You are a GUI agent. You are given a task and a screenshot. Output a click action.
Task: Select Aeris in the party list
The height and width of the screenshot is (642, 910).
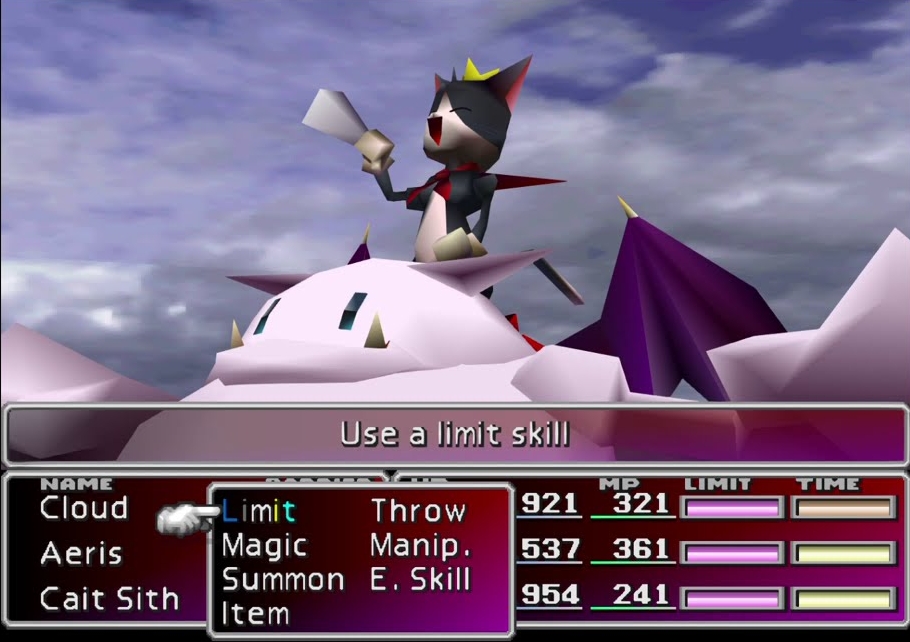[x=81, y=553]
